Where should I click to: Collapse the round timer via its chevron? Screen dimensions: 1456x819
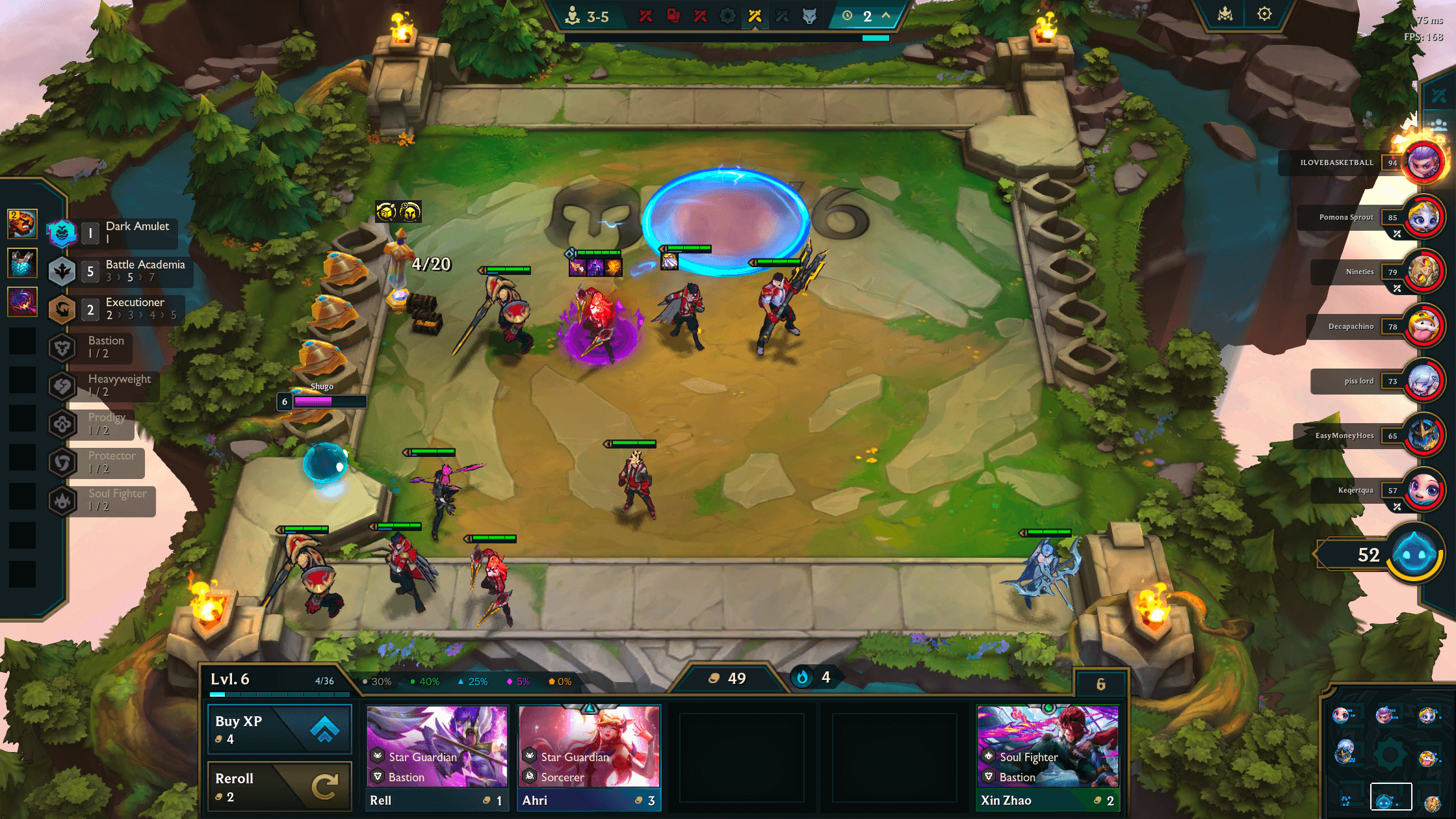pos(885,14)
